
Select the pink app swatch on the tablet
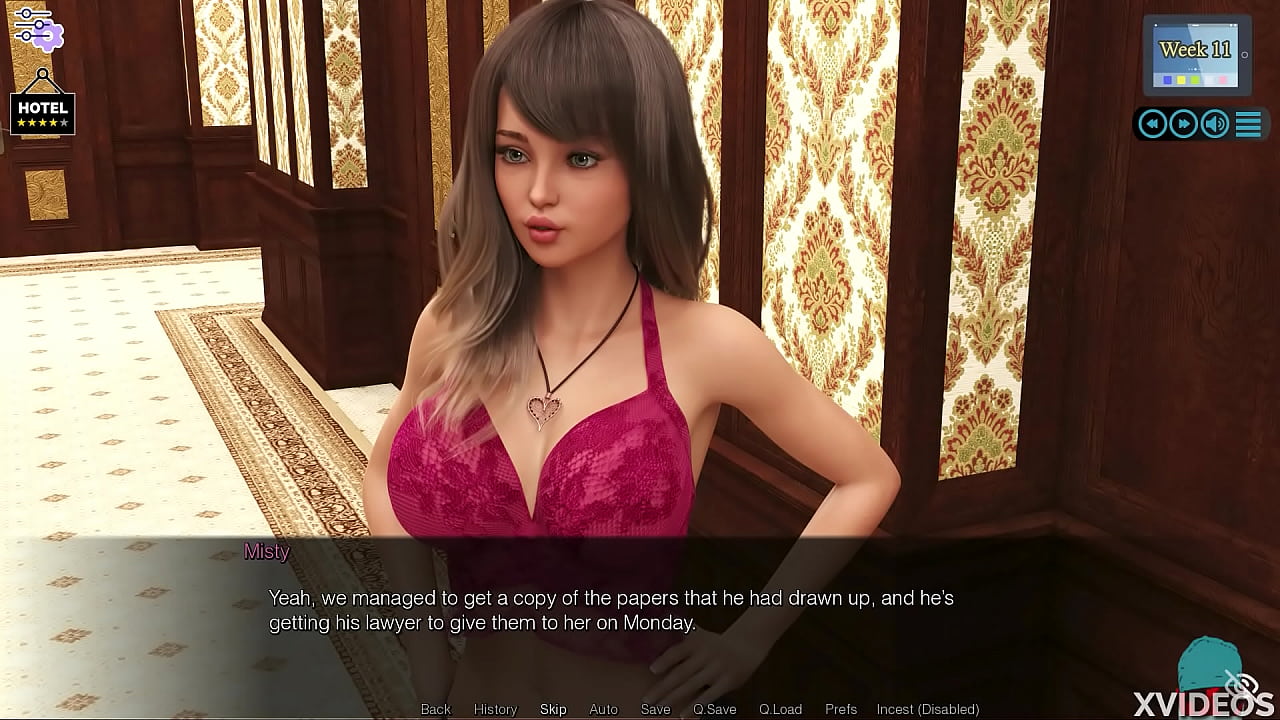[1223, 80]
